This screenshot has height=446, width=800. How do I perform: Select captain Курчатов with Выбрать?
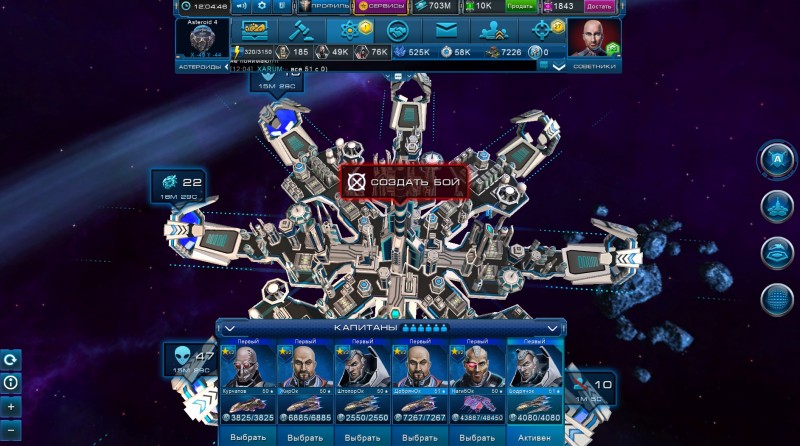point(246,435)
